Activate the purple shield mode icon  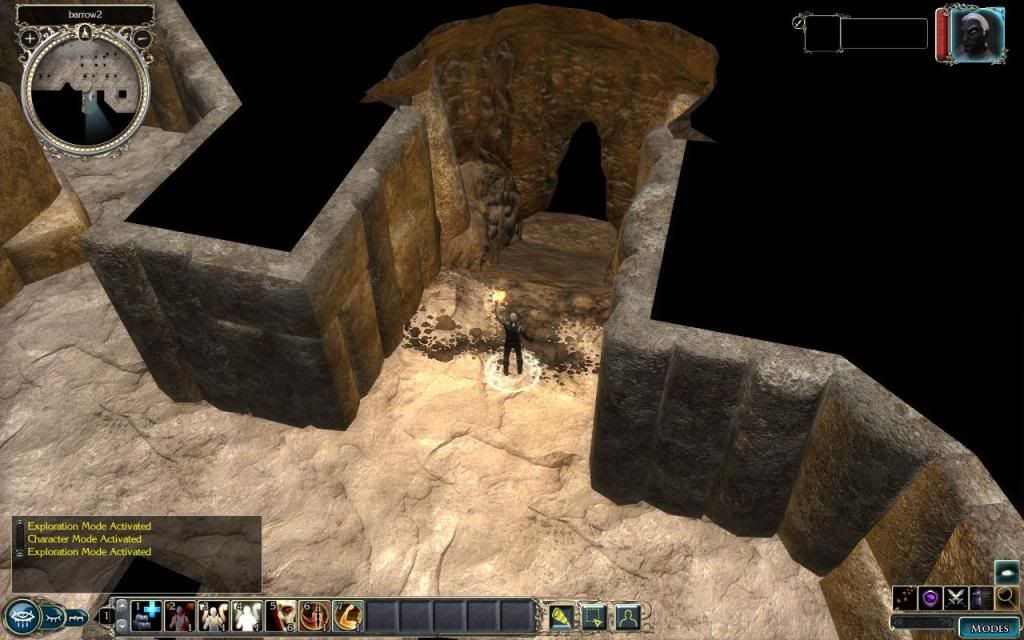click(x=931, y=598)
